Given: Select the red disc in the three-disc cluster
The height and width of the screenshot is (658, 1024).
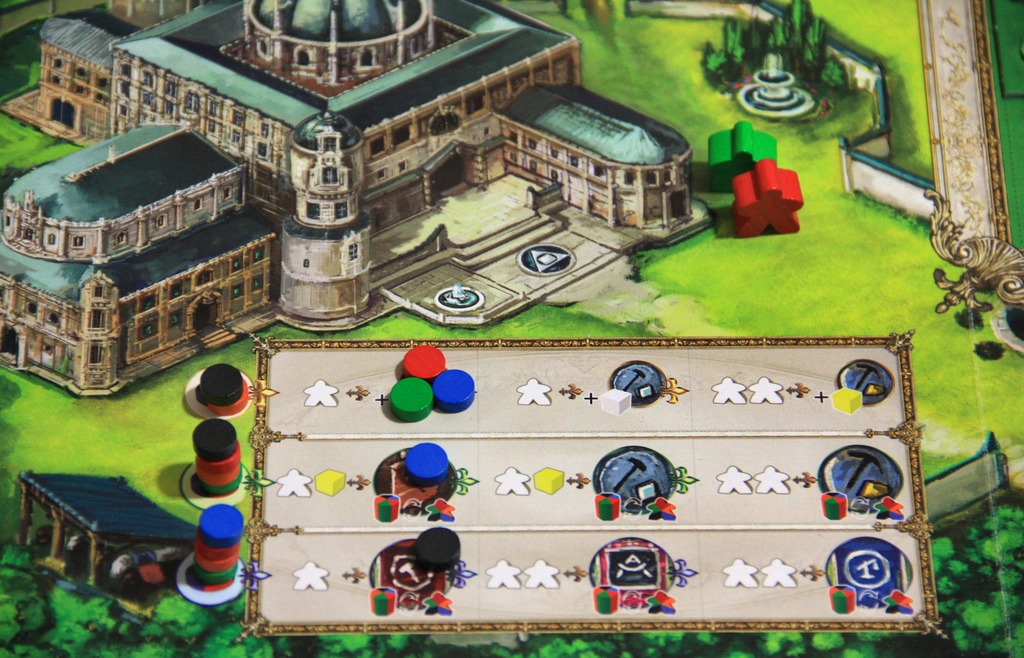Looking at the screenshot, I should point(424,362).
